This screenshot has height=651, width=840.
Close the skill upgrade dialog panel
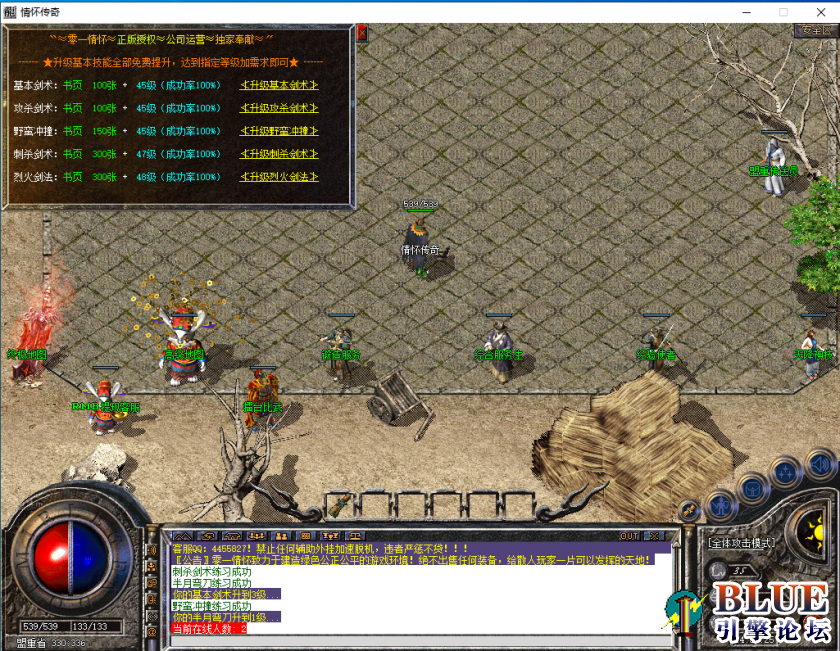361,33
